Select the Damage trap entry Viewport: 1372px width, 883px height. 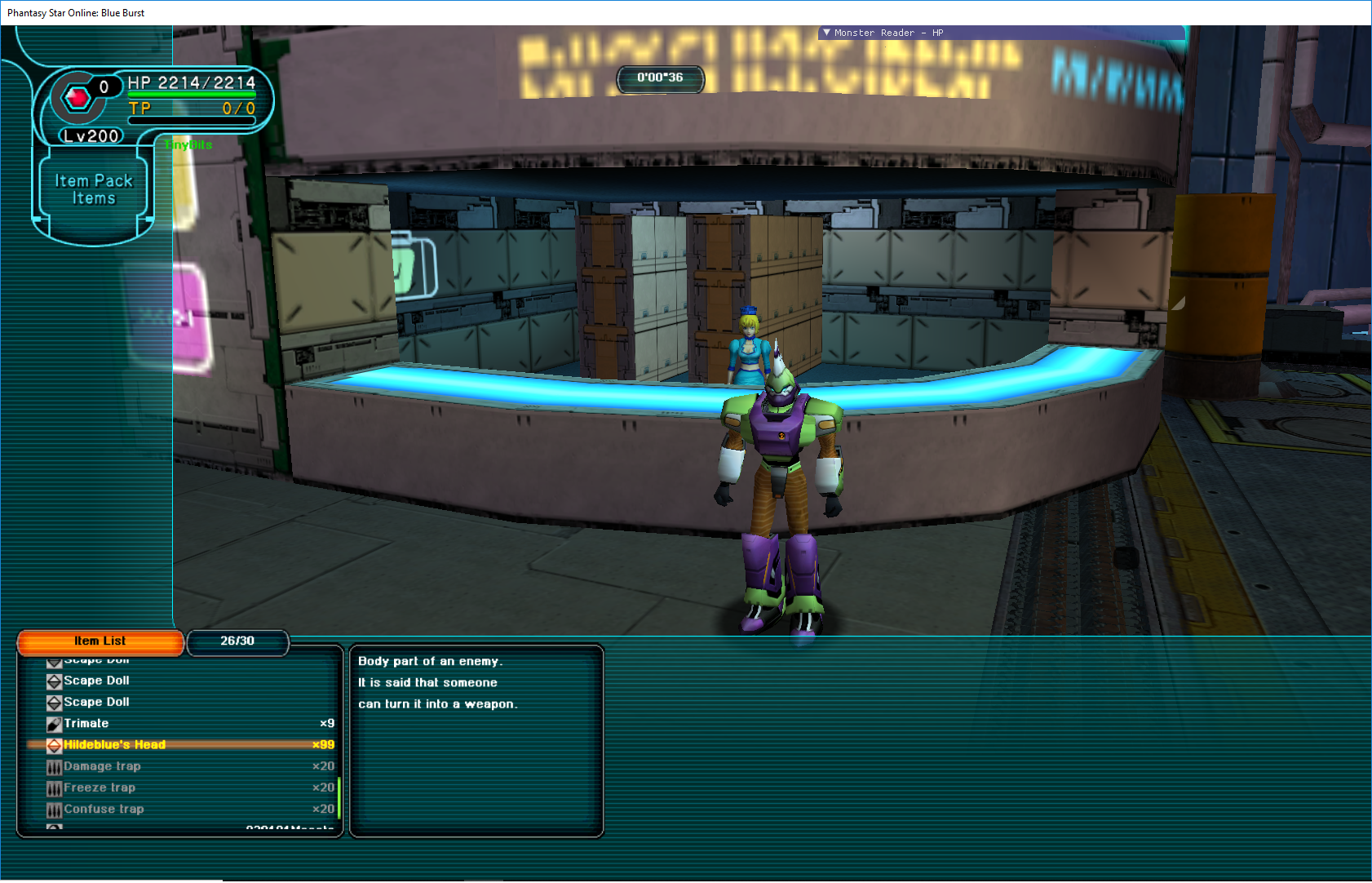tap(102, 766)
